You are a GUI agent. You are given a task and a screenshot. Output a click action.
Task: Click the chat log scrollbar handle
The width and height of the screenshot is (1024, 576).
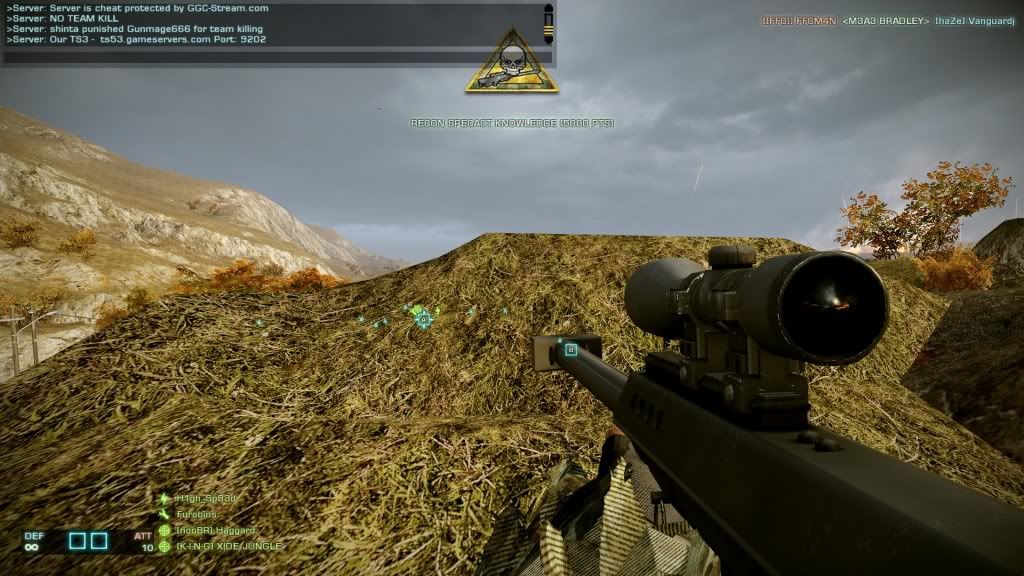coord(548,24)
